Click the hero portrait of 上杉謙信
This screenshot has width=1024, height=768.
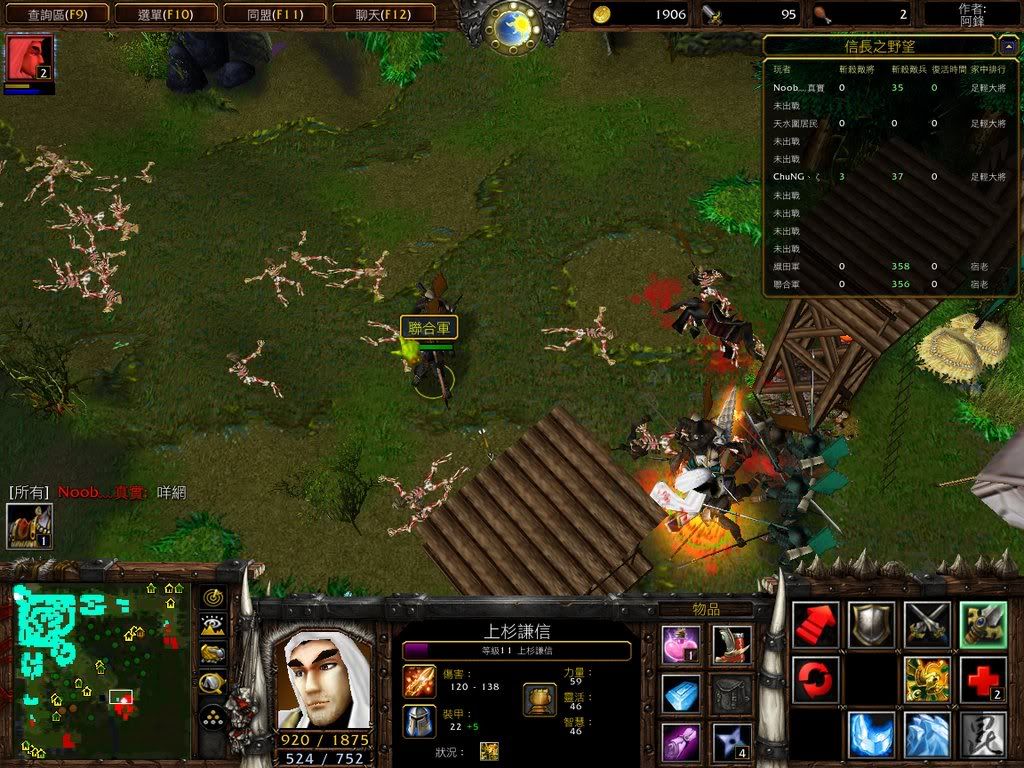click(x=324, y=679)
